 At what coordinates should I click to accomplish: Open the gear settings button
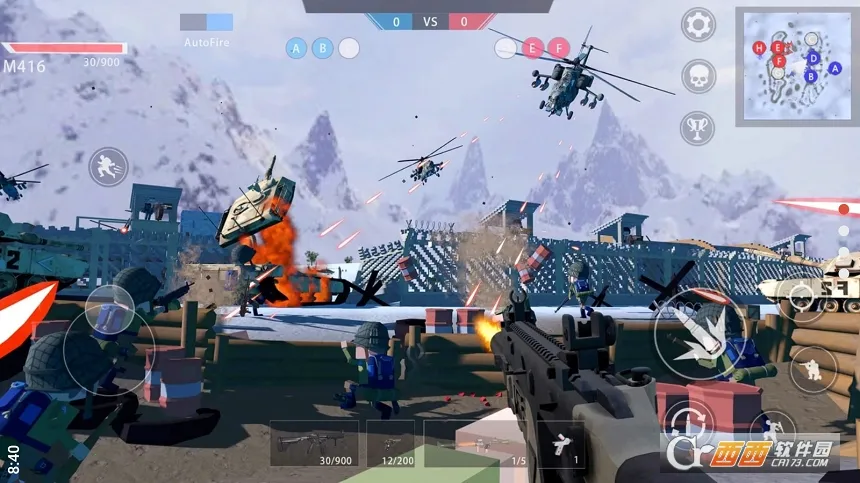[x=698, y=25]
